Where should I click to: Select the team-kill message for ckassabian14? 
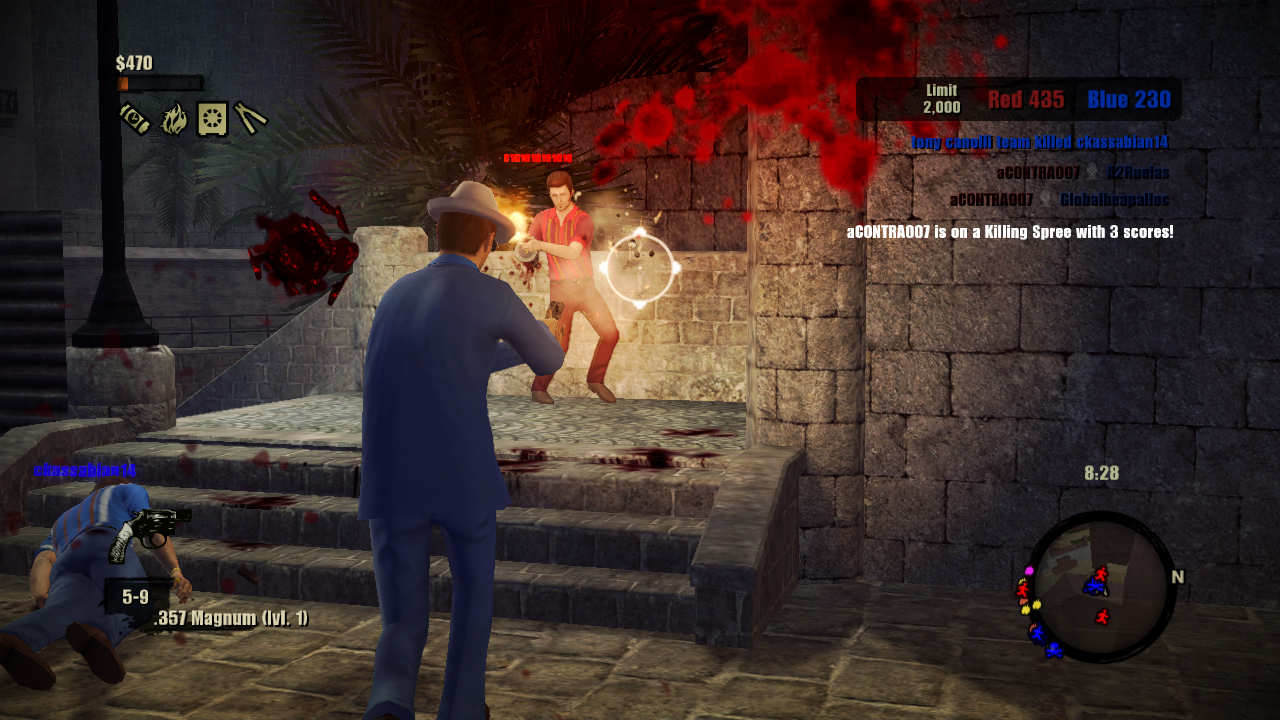[1039, 143]
